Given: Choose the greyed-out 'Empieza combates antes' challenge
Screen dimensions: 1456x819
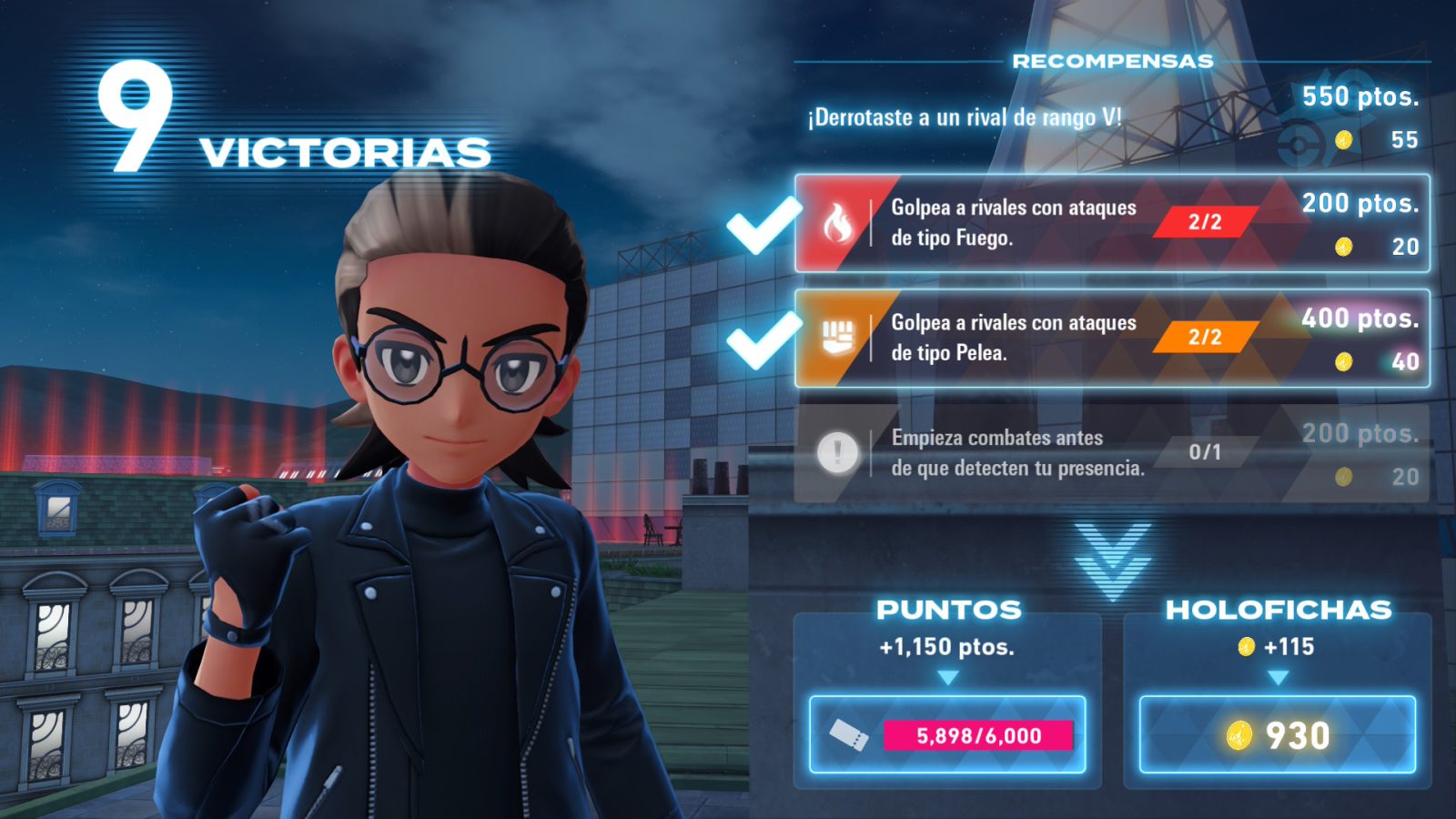Looking at the screenshot, I should pyautogui.click(x=1112, y=453).
